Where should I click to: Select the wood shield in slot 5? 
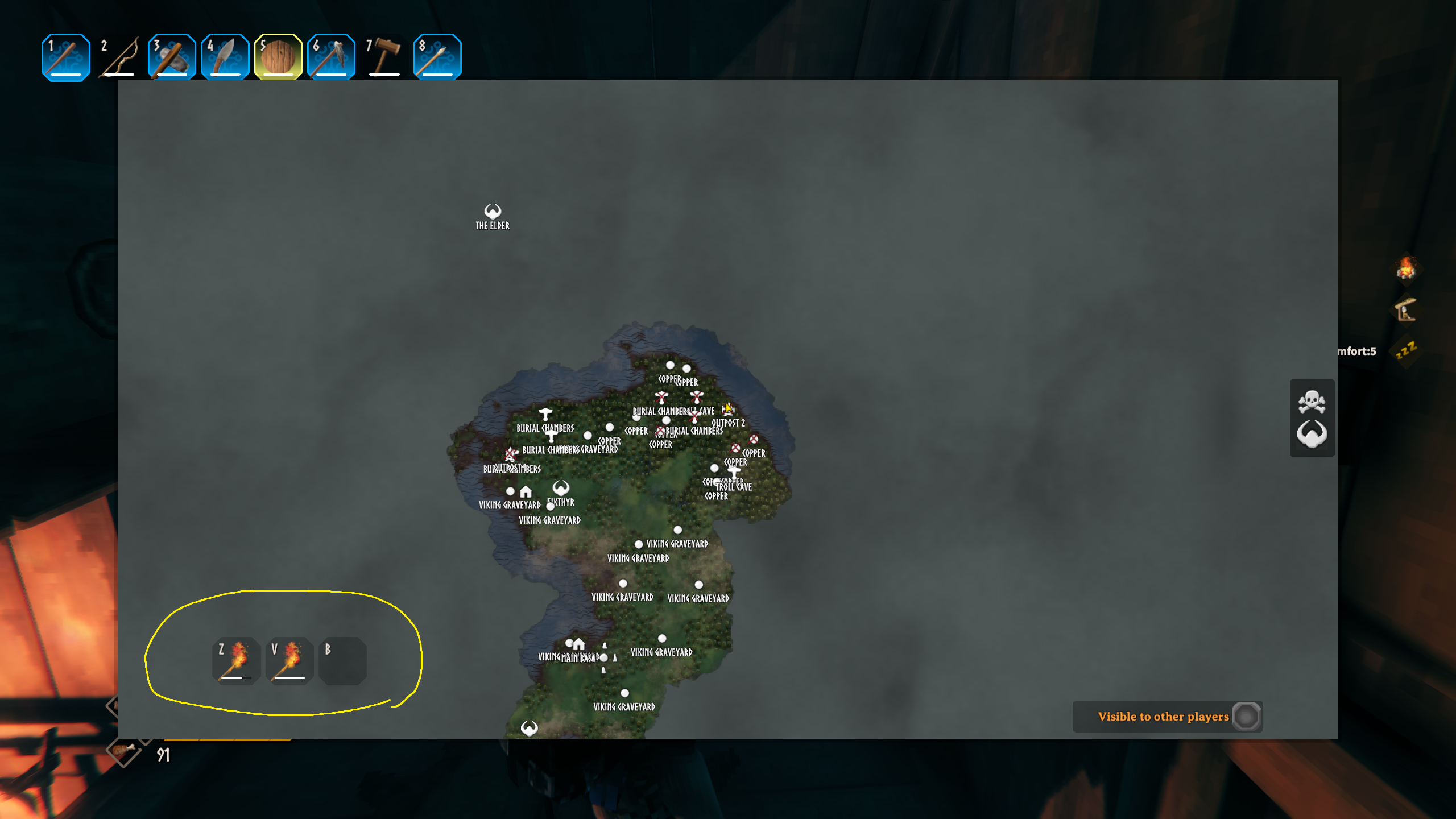click(278, 55)
